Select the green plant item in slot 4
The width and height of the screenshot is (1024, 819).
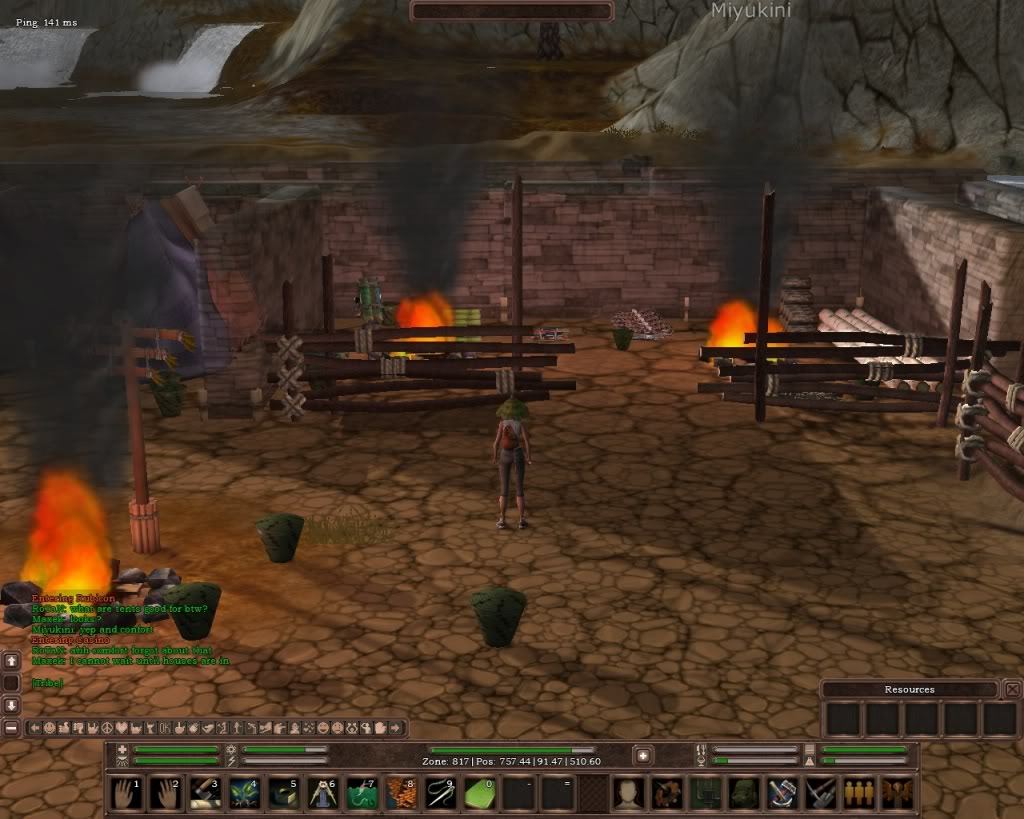pyautogui.click(x=245, y=793)
